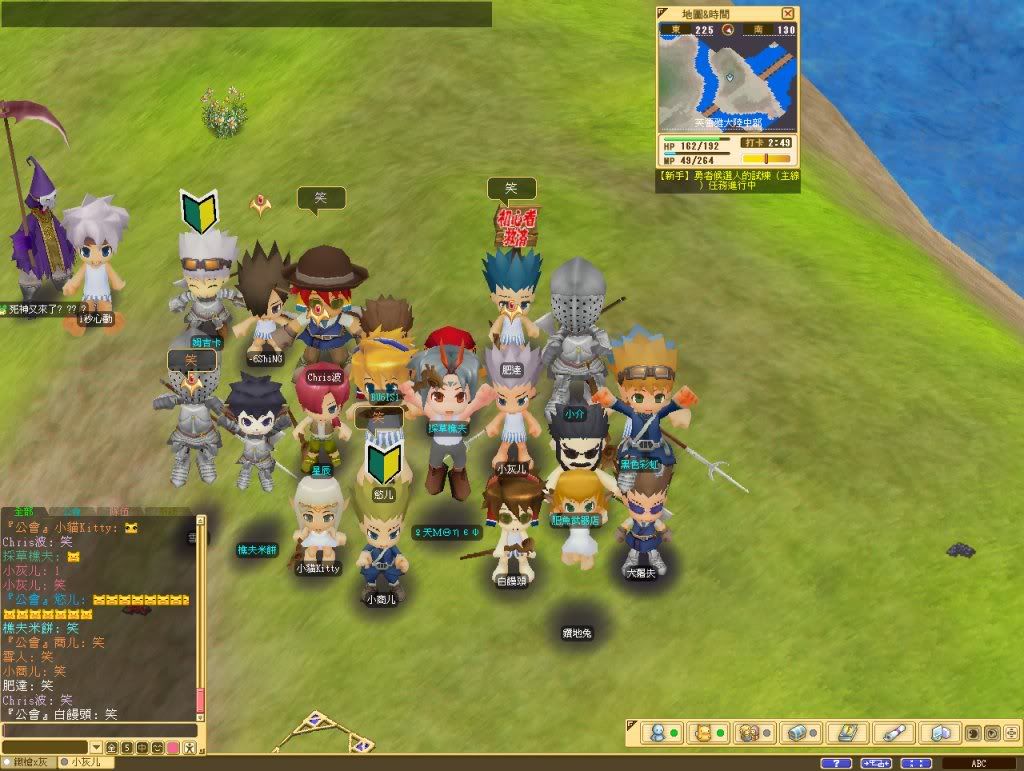Viewport: 1024px width, 771px height.
Task: Select the pink chat color swatch
Action: coord(174,748)
